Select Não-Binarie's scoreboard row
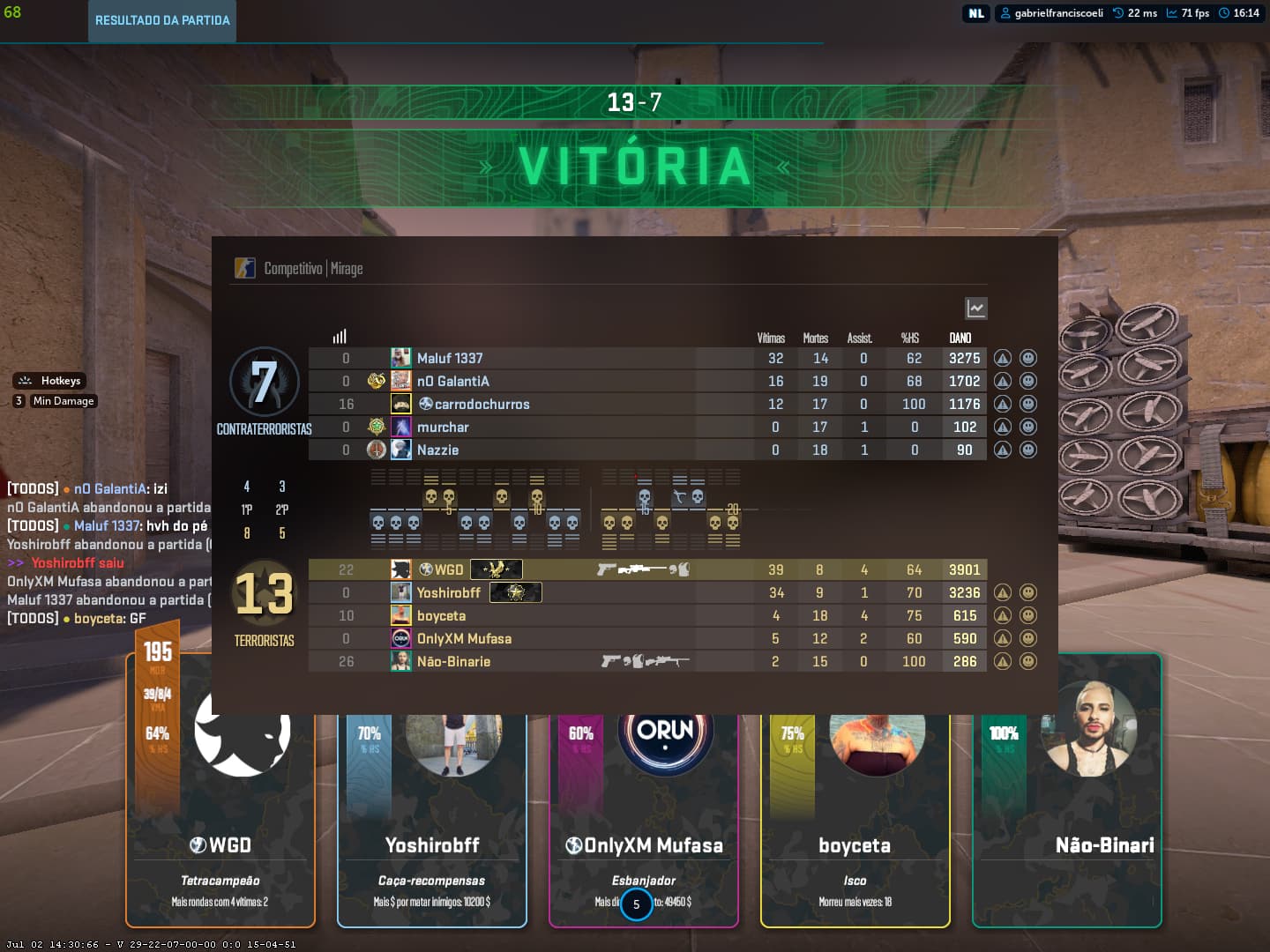The width and height of the screenshot is (1270, 952). tap(453, 662)
